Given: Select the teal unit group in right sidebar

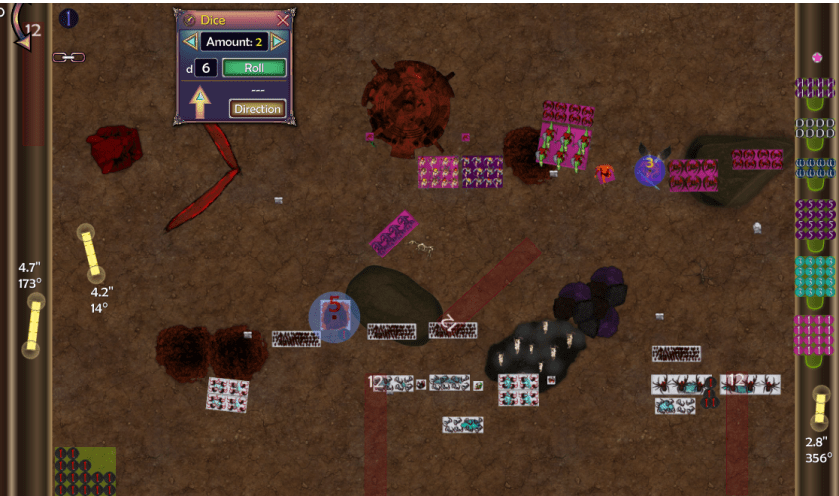Looking at the screenshot, I should (x=815, y=276).
